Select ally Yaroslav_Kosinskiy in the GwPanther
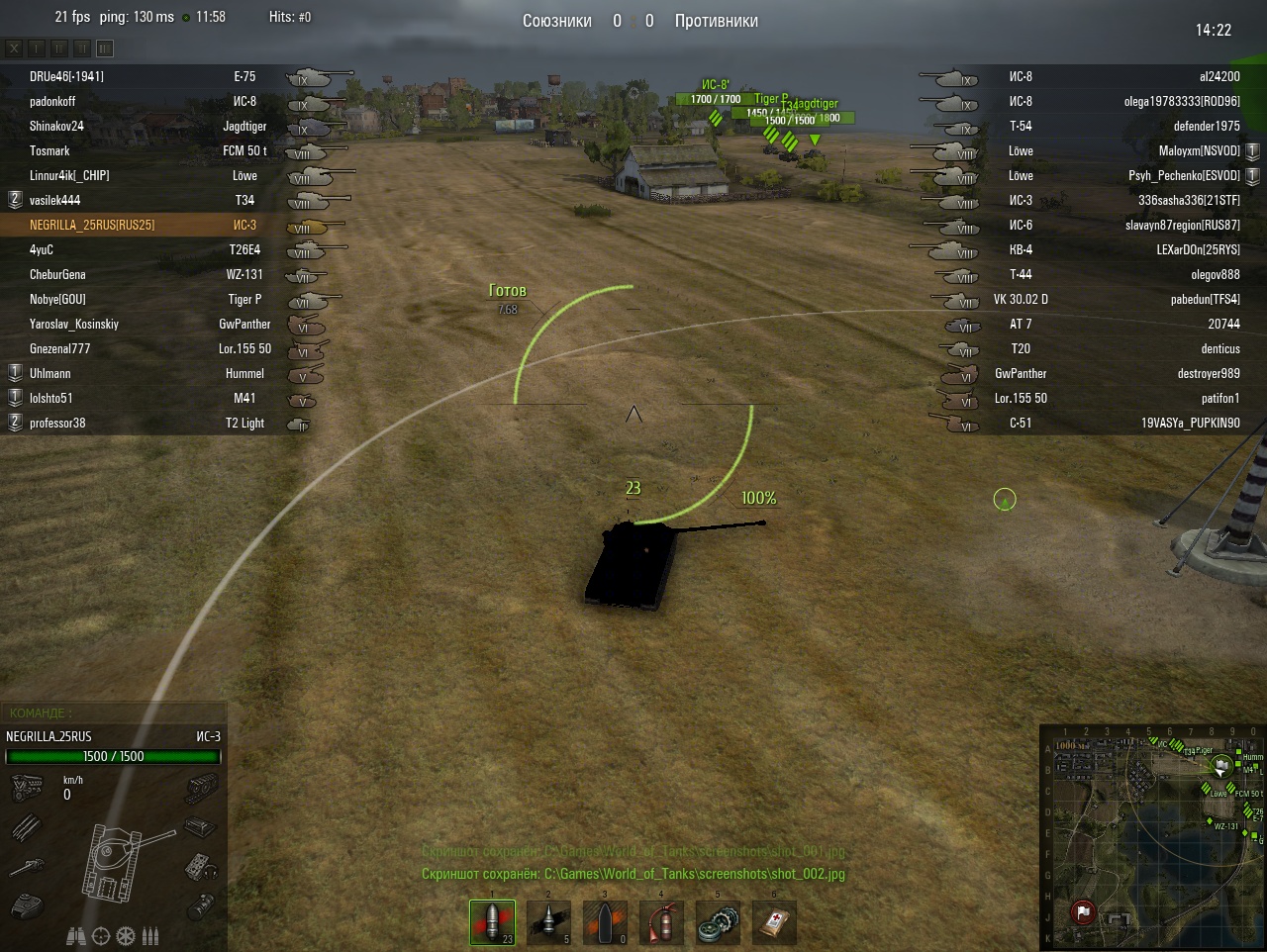 73,324
